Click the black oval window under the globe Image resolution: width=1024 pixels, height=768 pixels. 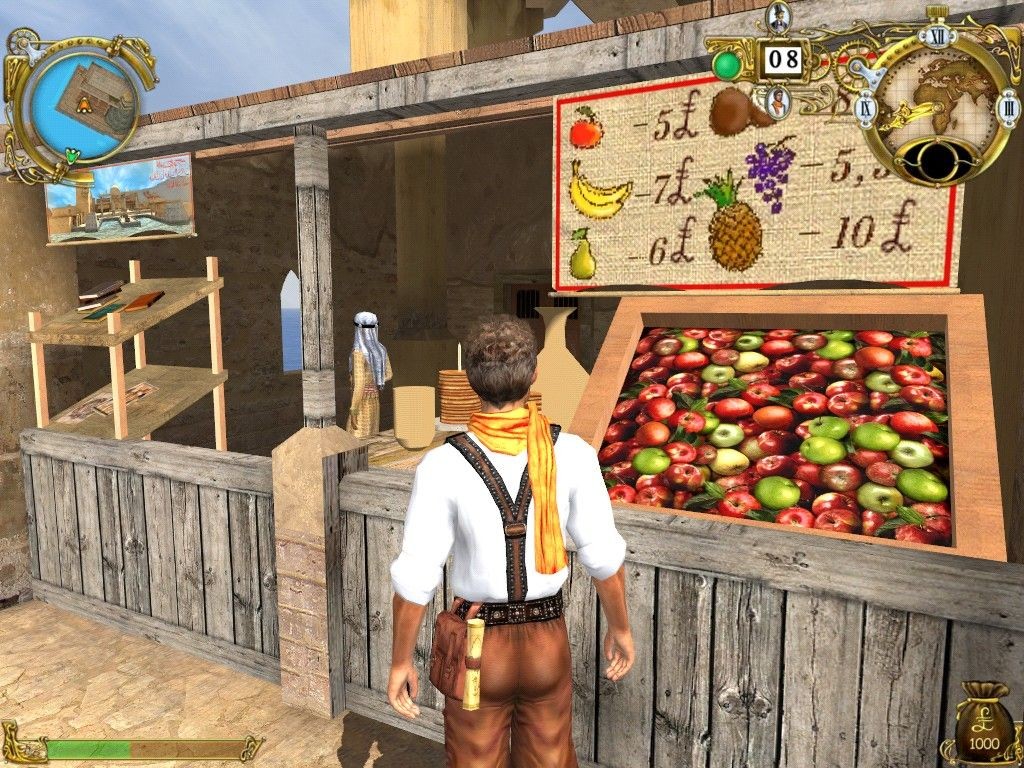point(938,159)
